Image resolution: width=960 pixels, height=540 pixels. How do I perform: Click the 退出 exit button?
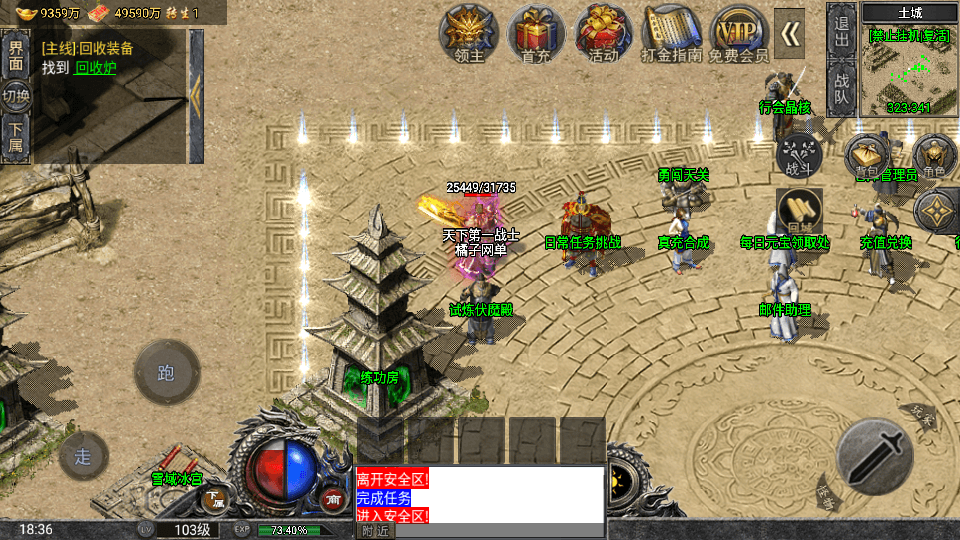pos(841,32)
